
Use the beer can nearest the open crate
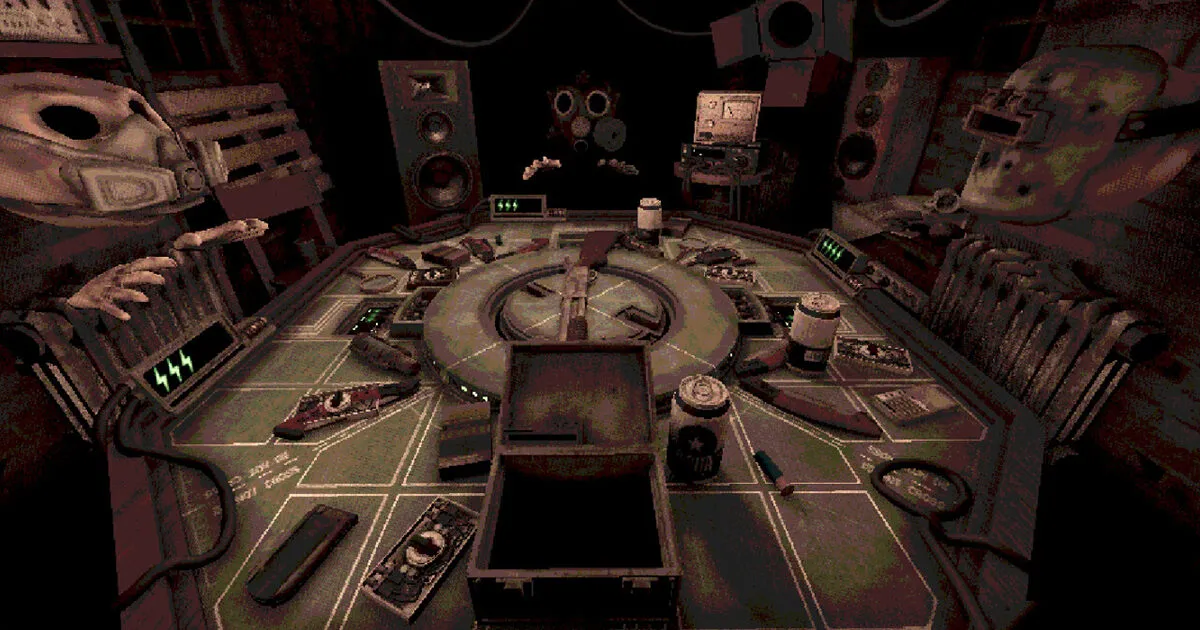point(698,427)
